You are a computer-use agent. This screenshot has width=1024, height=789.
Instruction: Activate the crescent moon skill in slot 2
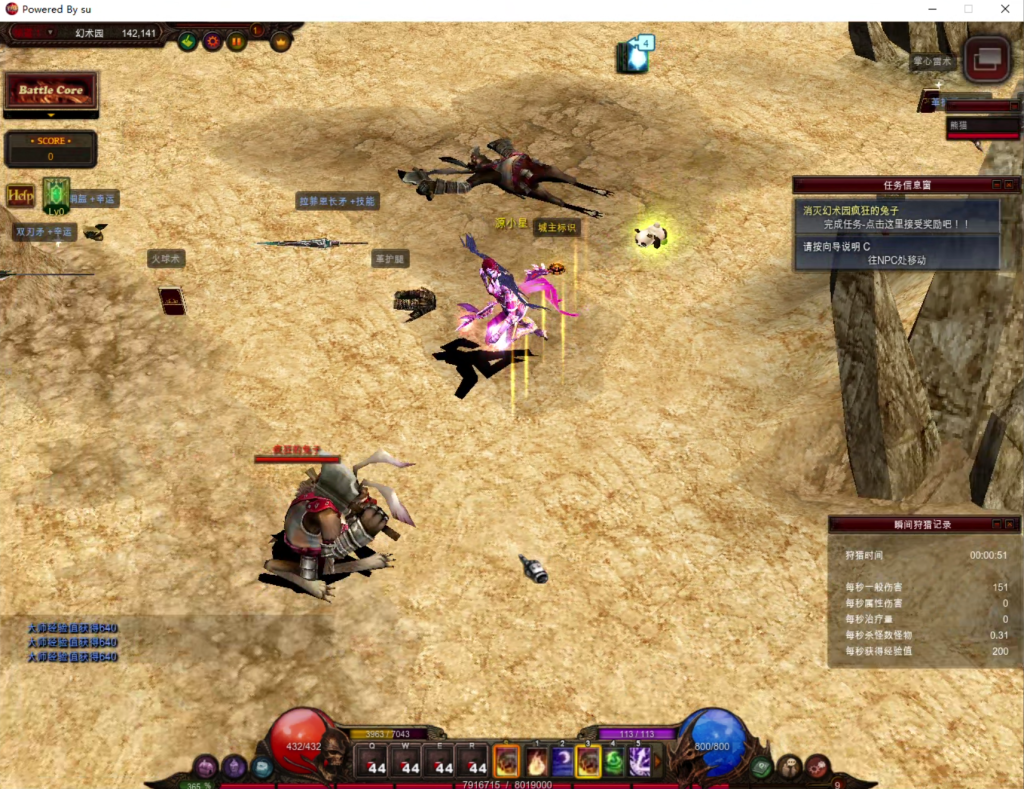[x=563, y=762]
